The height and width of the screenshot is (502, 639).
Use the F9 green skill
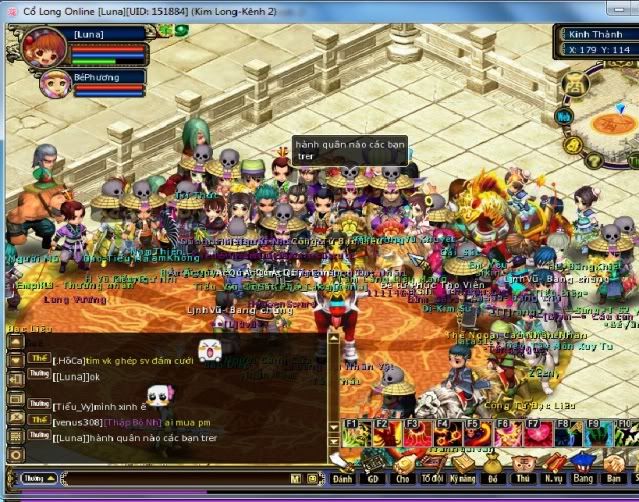click(x=597, y=434)
